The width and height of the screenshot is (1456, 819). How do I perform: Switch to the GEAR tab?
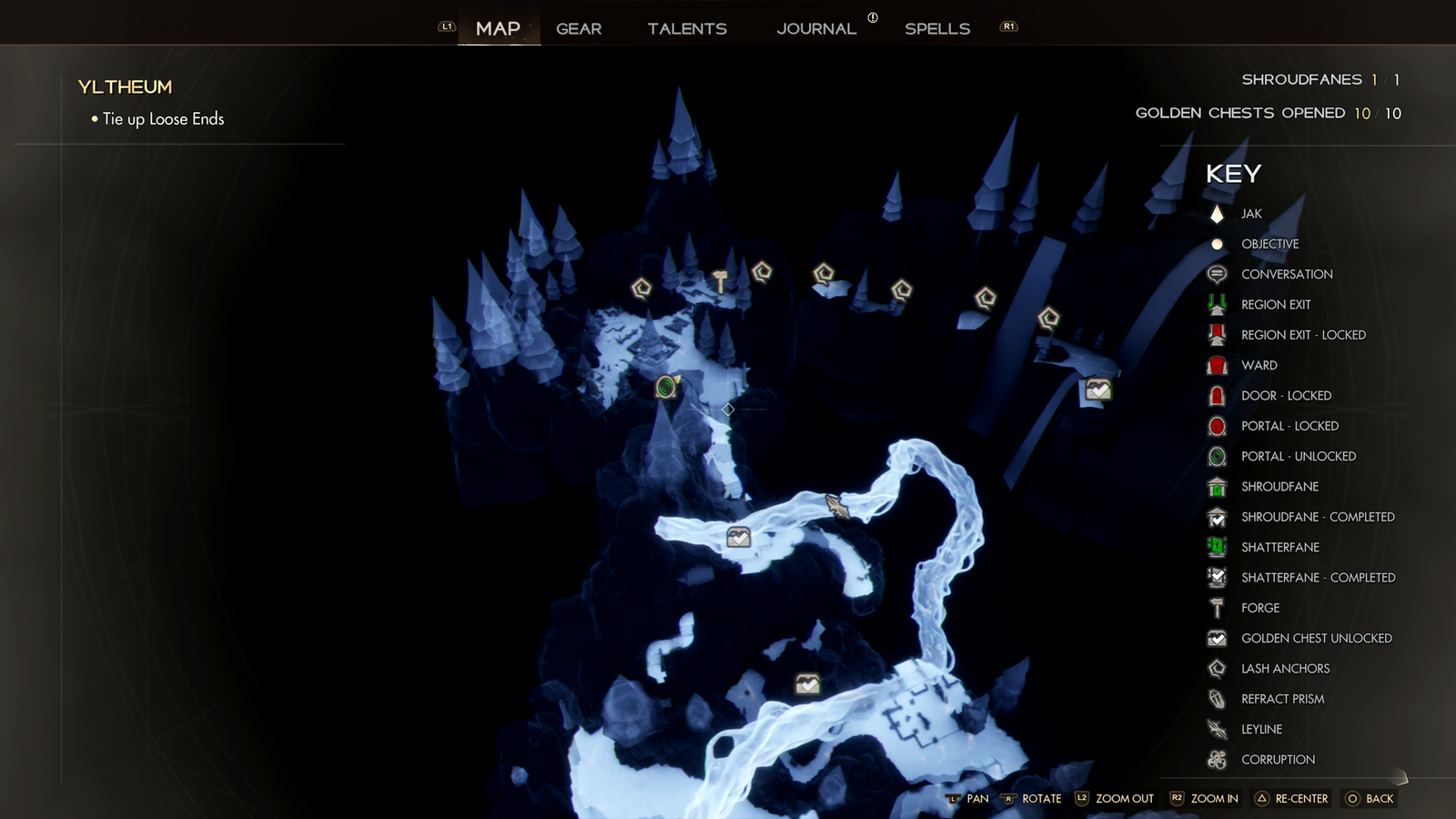pos(579,28)
